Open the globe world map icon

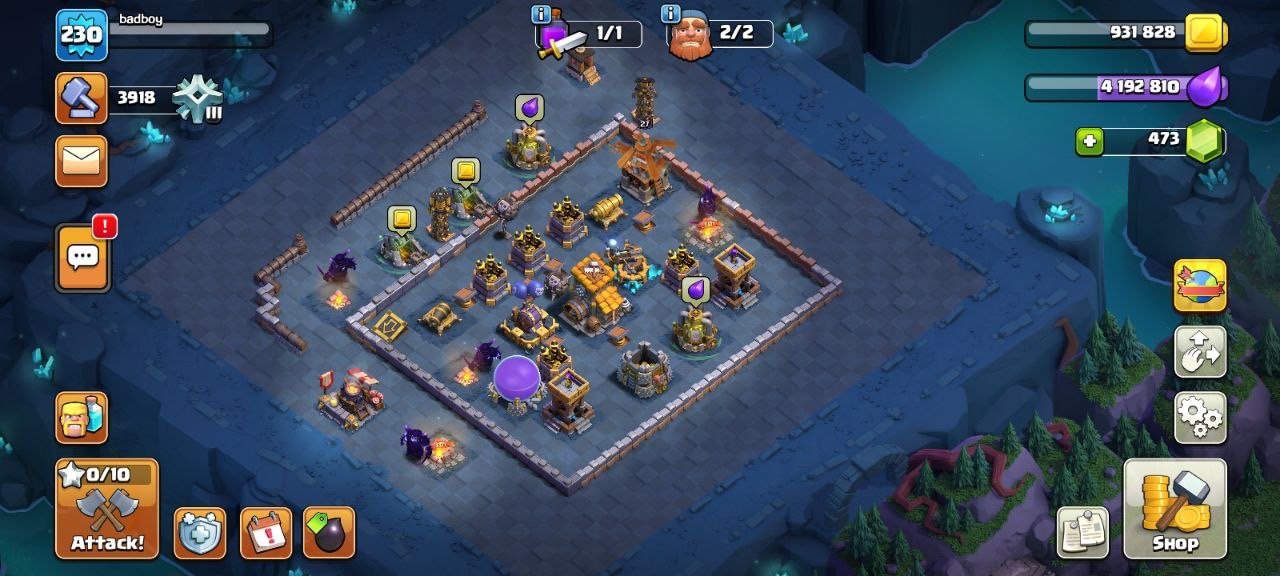[x=1199, y=286]
